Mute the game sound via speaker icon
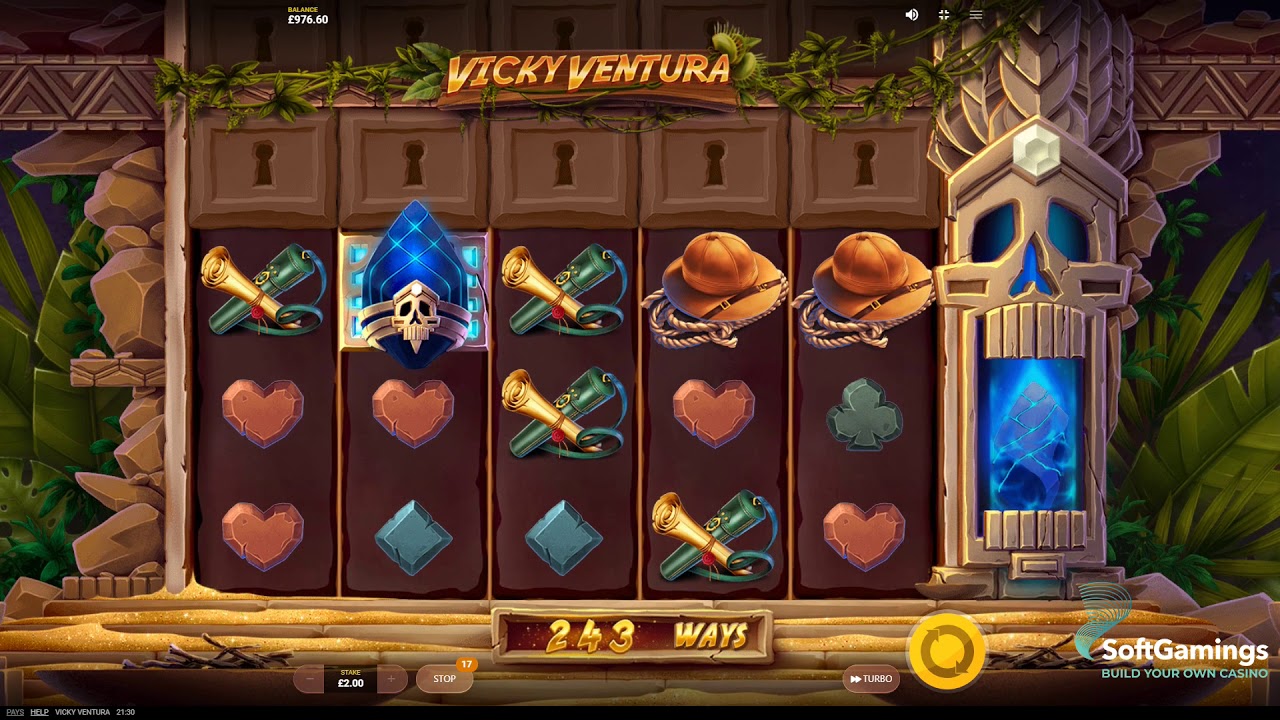The width and height of the screenshot is (1280, 720). pos(912,15)
